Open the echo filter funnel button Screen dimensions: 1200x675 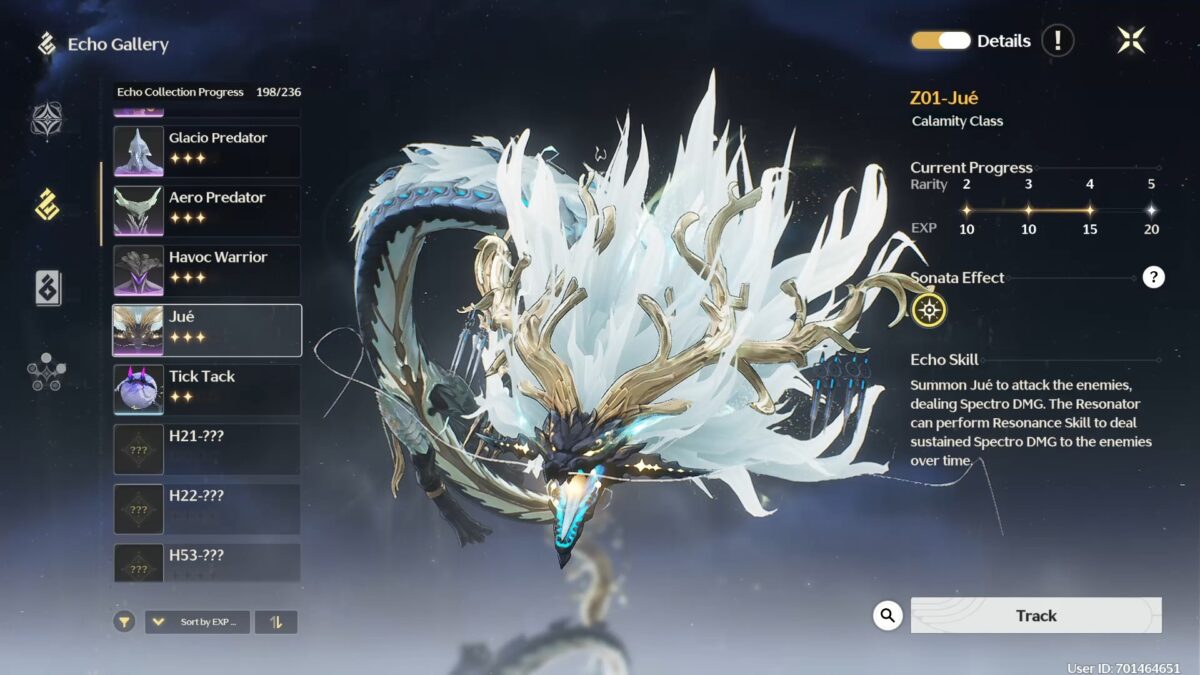[x=124, y=622]
